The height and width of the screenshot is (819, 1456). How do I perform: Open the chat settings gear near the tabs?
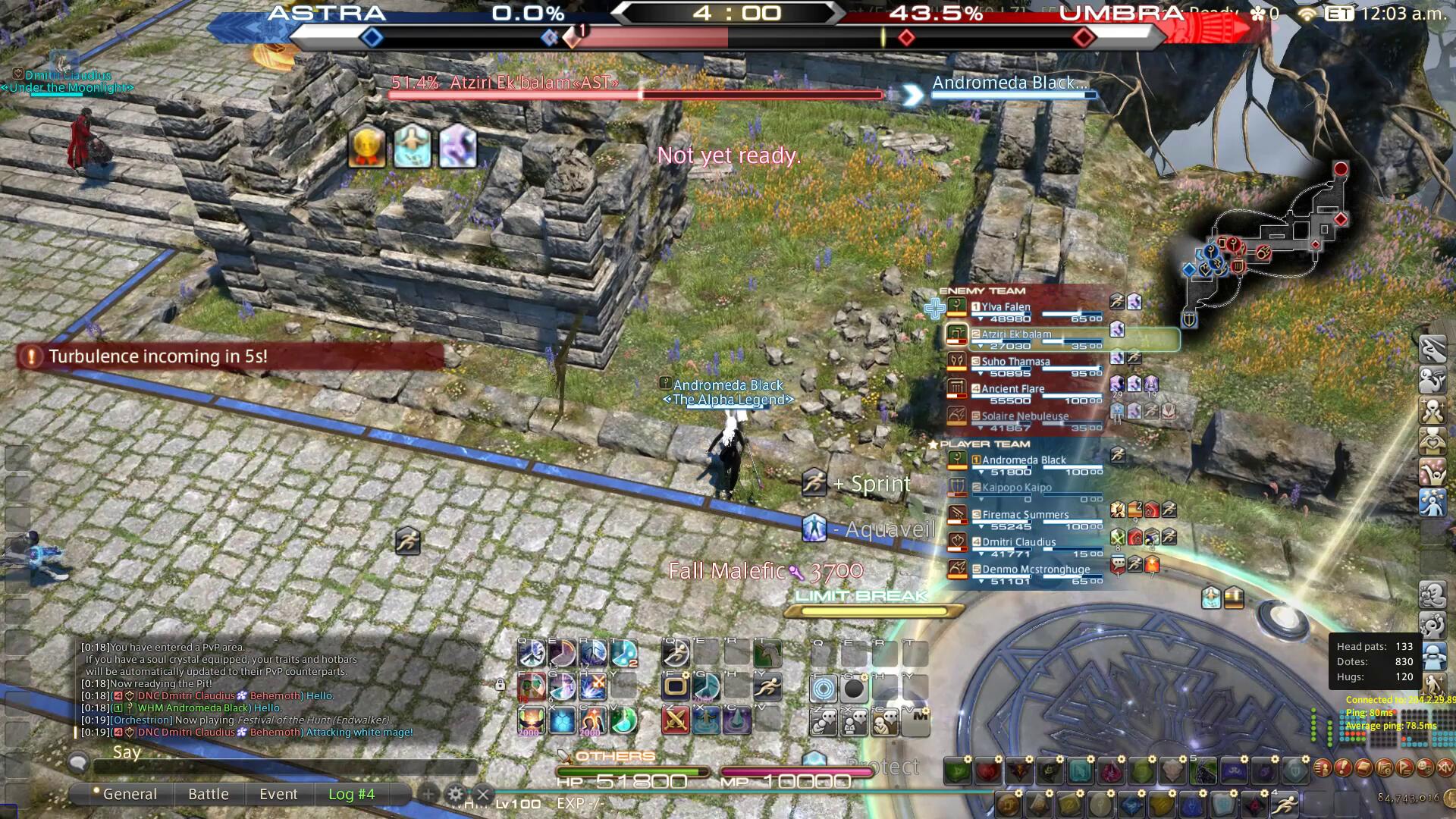tap(455, 794)
